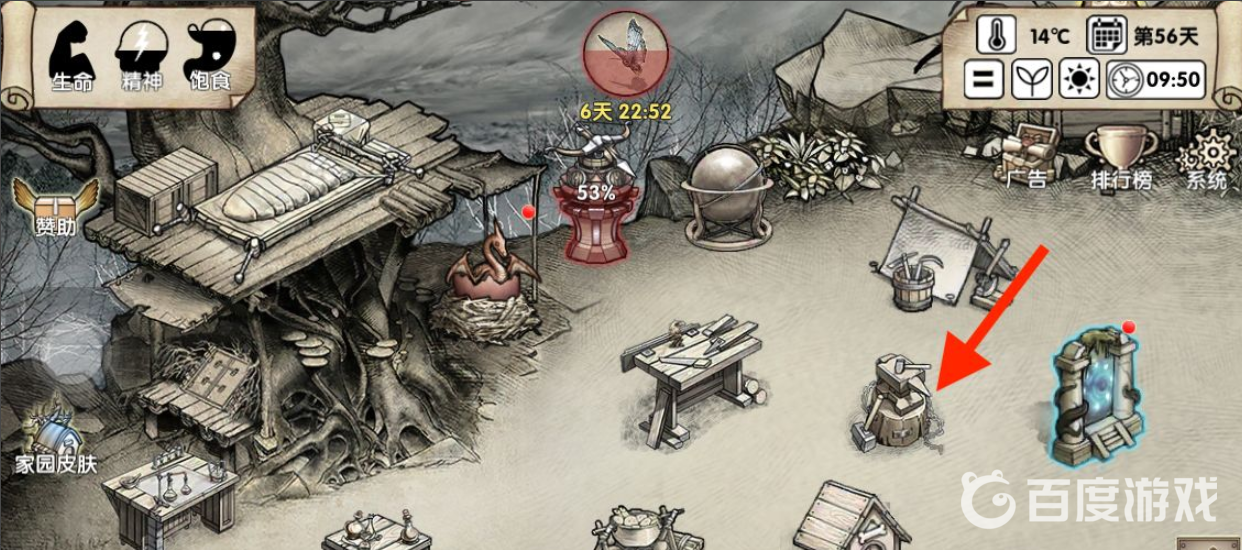Click the sprout season icon

(x=1031, y=79)
